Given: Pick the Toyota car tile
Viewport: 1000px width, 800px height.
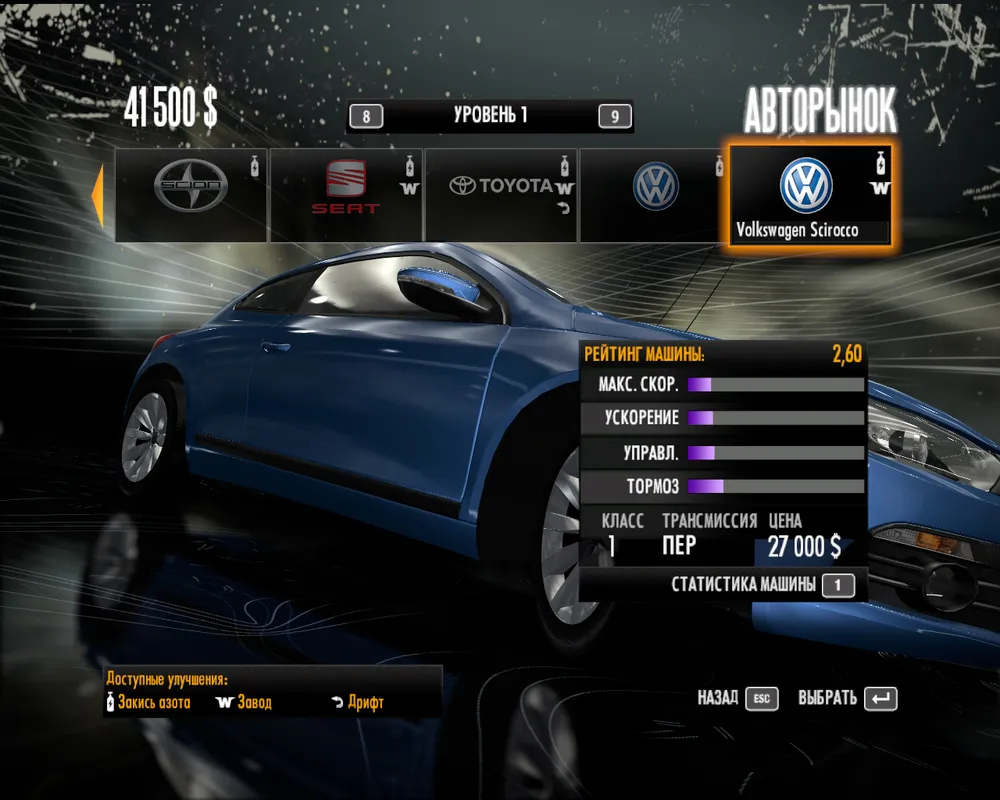Looking at the screenshot, I should (501, 195).
